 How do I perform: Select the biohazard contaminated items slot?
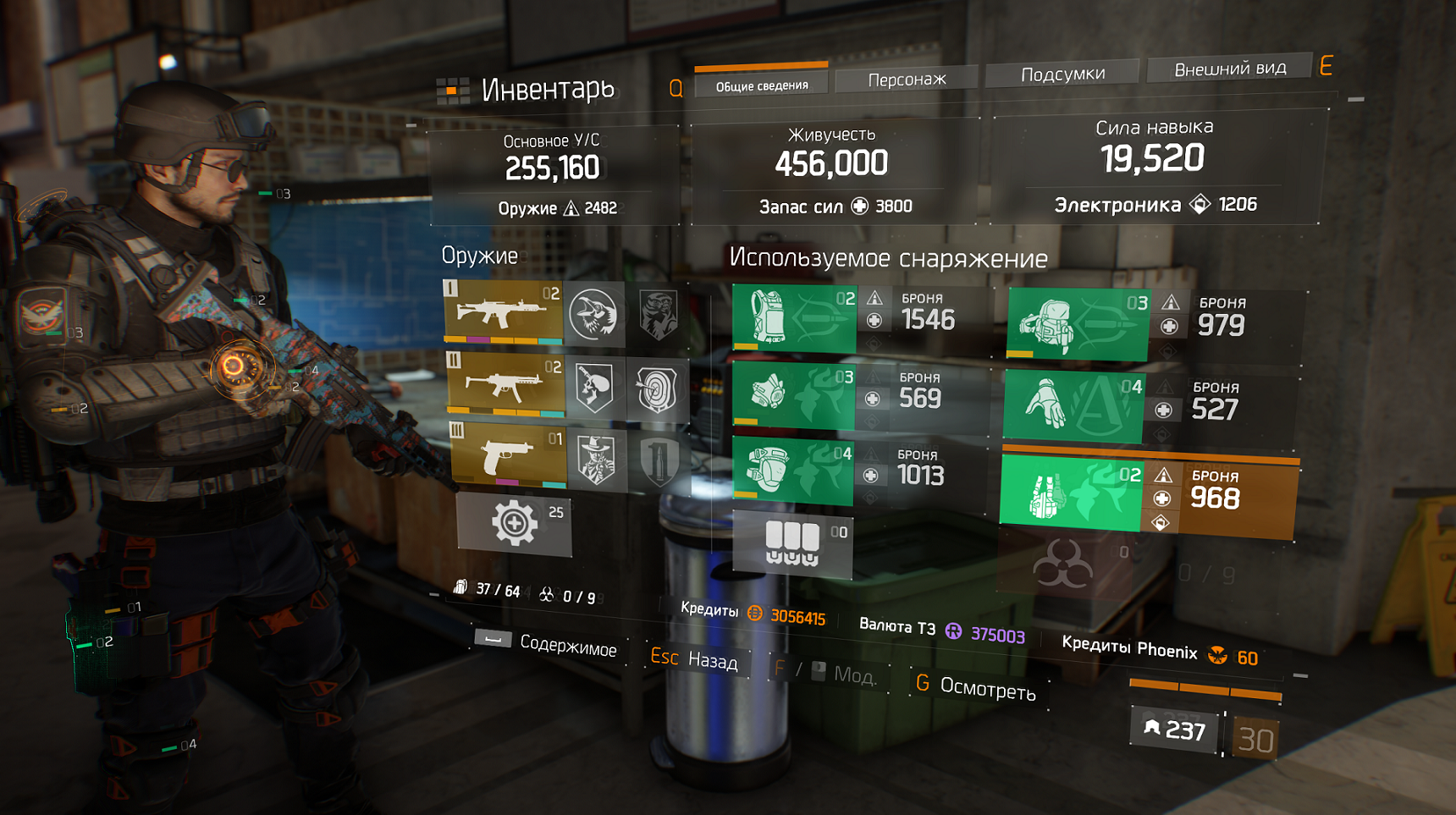(1063, 565)
